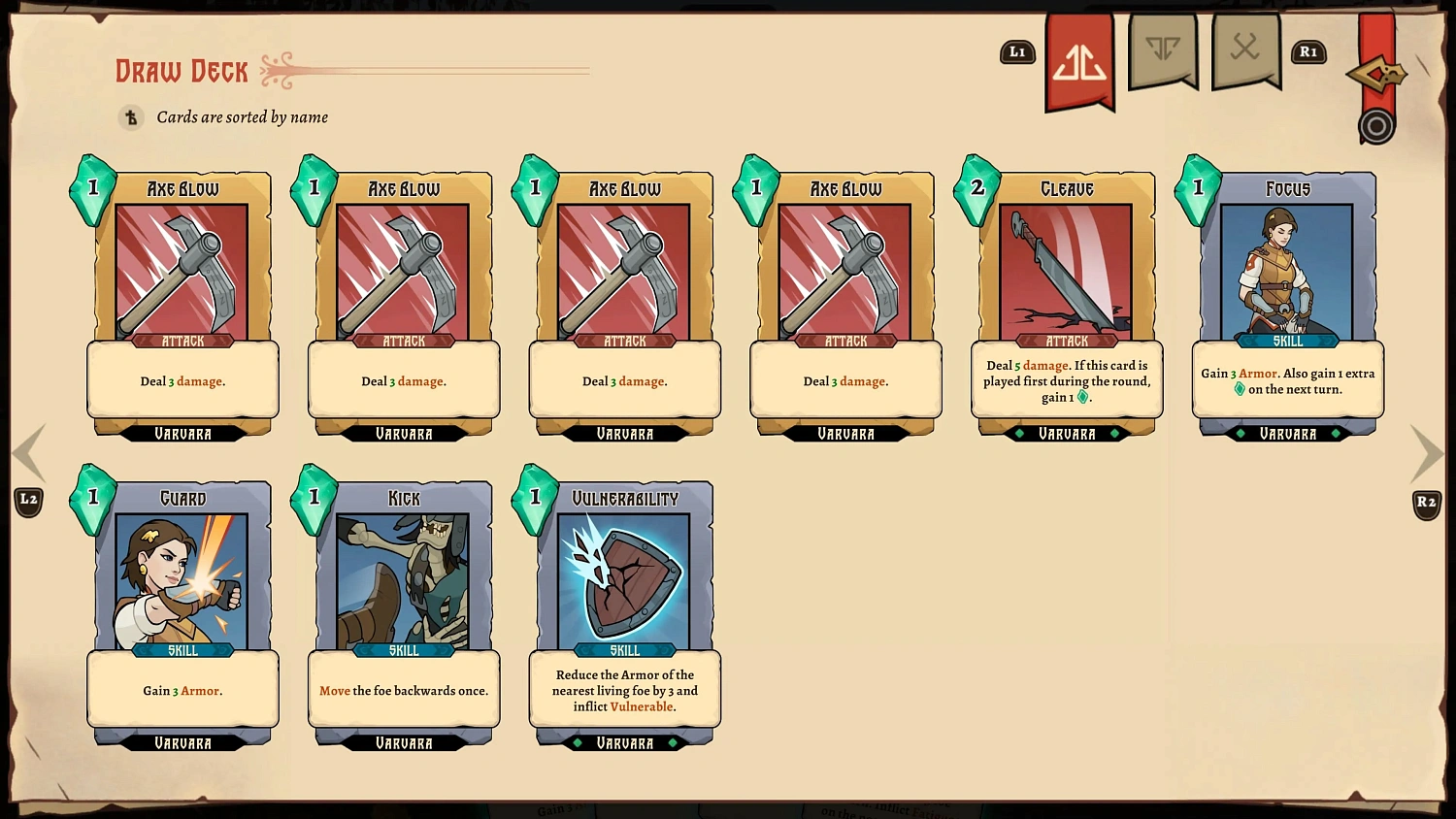Select the Vulnerability card
The image size is (1456, 819).
[624, 611]
